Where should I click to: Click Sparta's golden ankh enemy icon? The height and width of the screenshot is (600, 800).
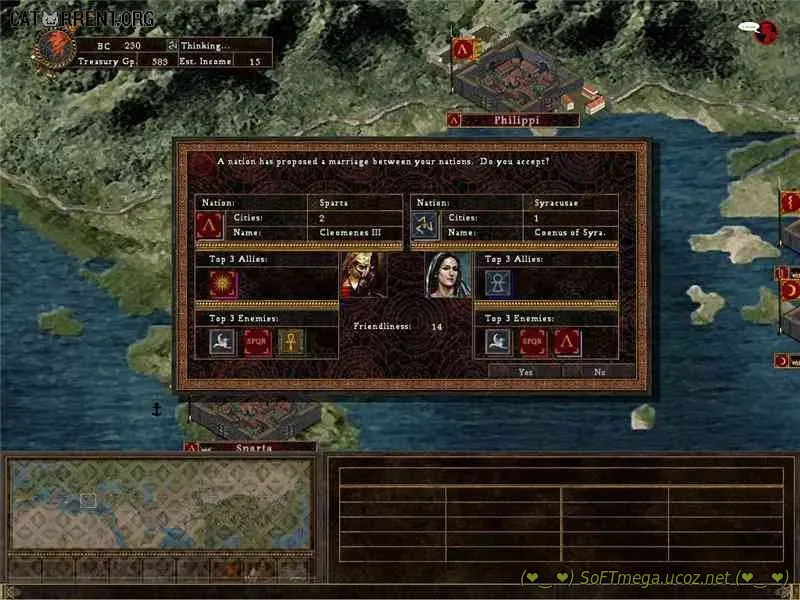[x=291, y=342]
